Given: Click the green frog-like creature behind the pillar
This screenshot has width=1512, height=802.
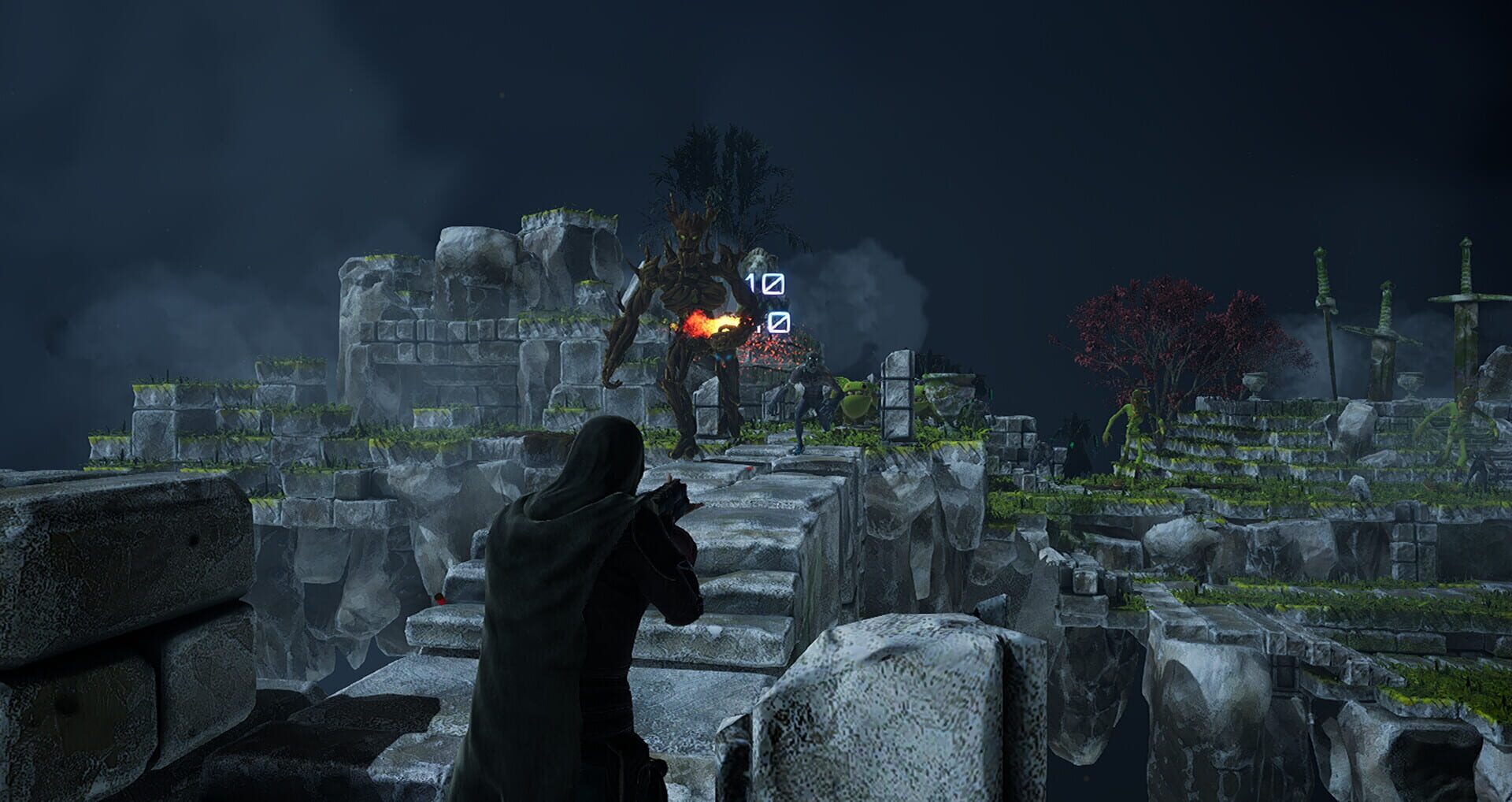Looking at the screenshot, I should tap(855, 398).
